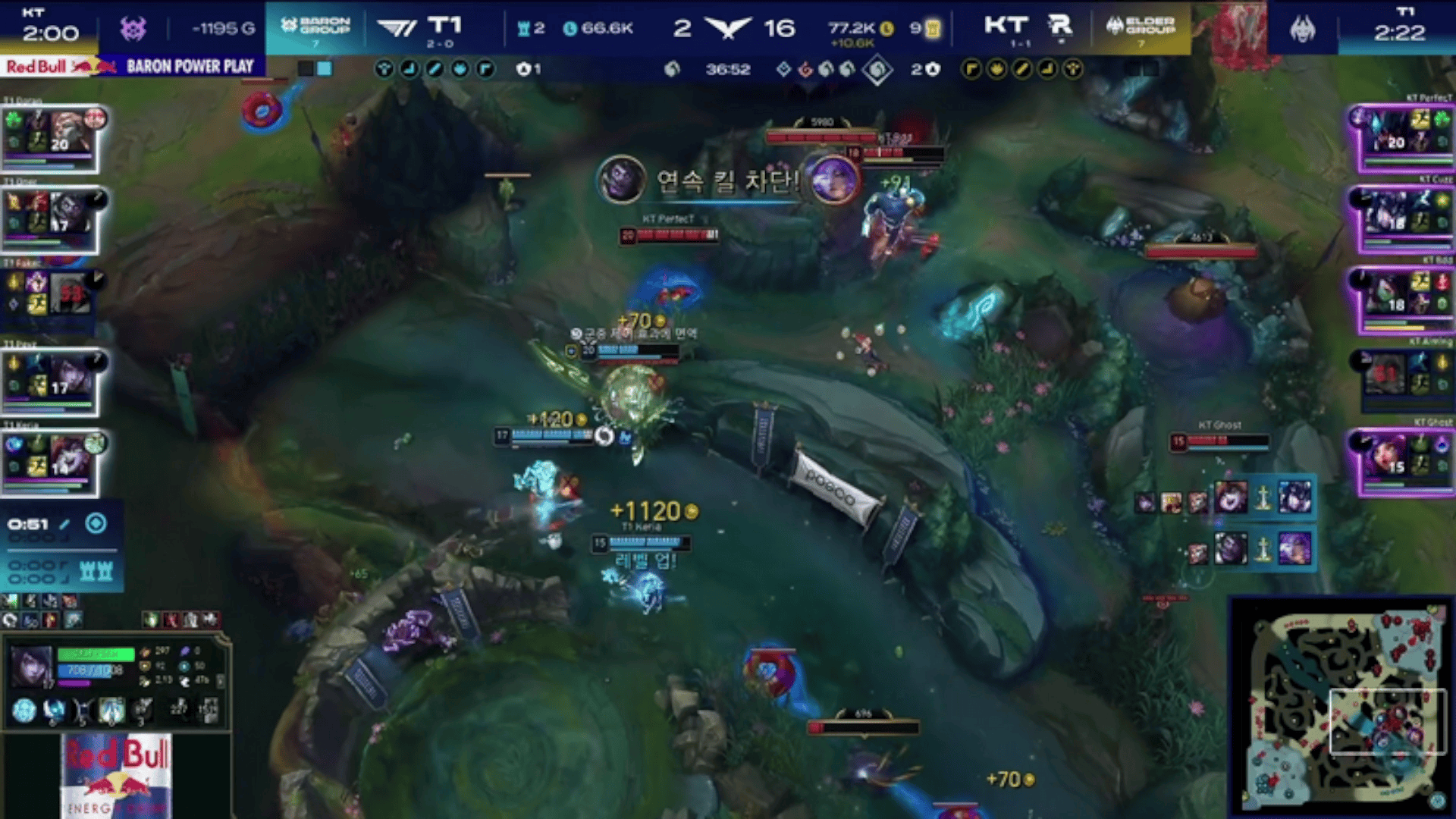Select KT PerfecT's player panel

[x=1403, y=136]
